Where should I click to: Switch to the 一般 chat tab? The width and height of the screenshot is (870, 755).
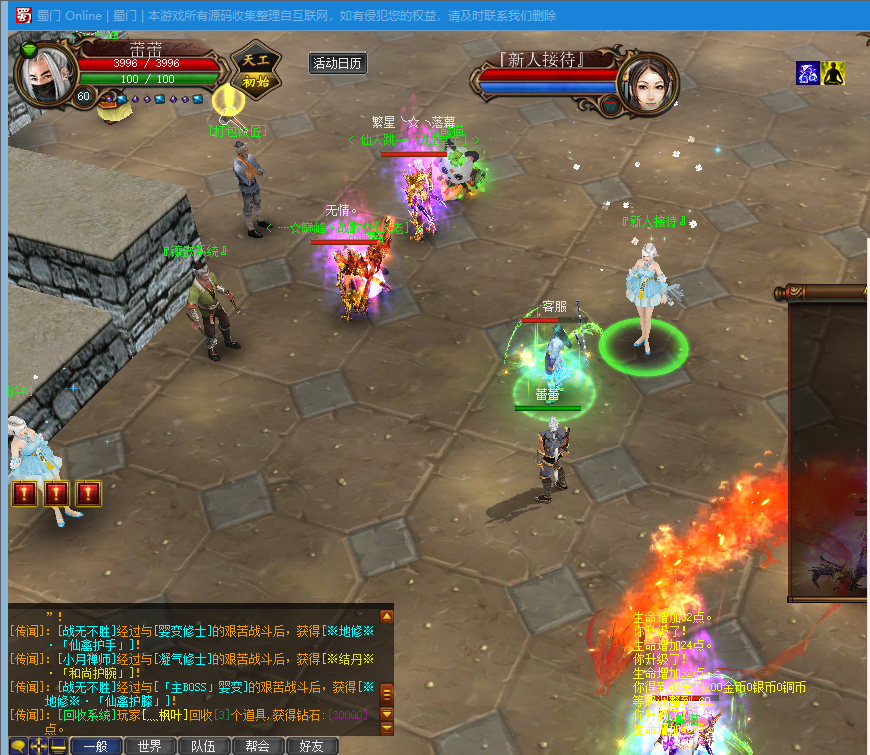(x=96, y=746)
